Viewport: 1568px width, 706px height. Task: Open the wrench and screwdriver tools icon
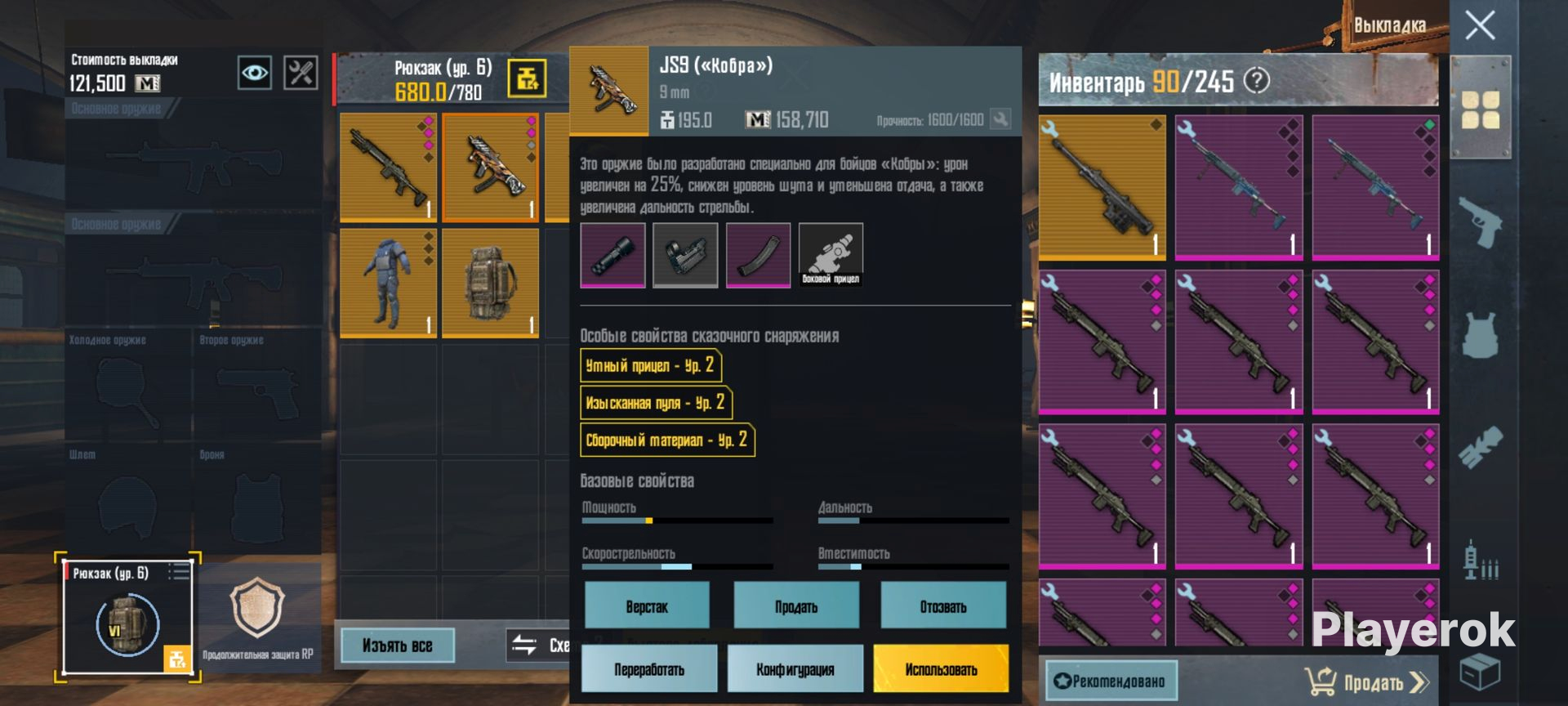pos(300,74)
